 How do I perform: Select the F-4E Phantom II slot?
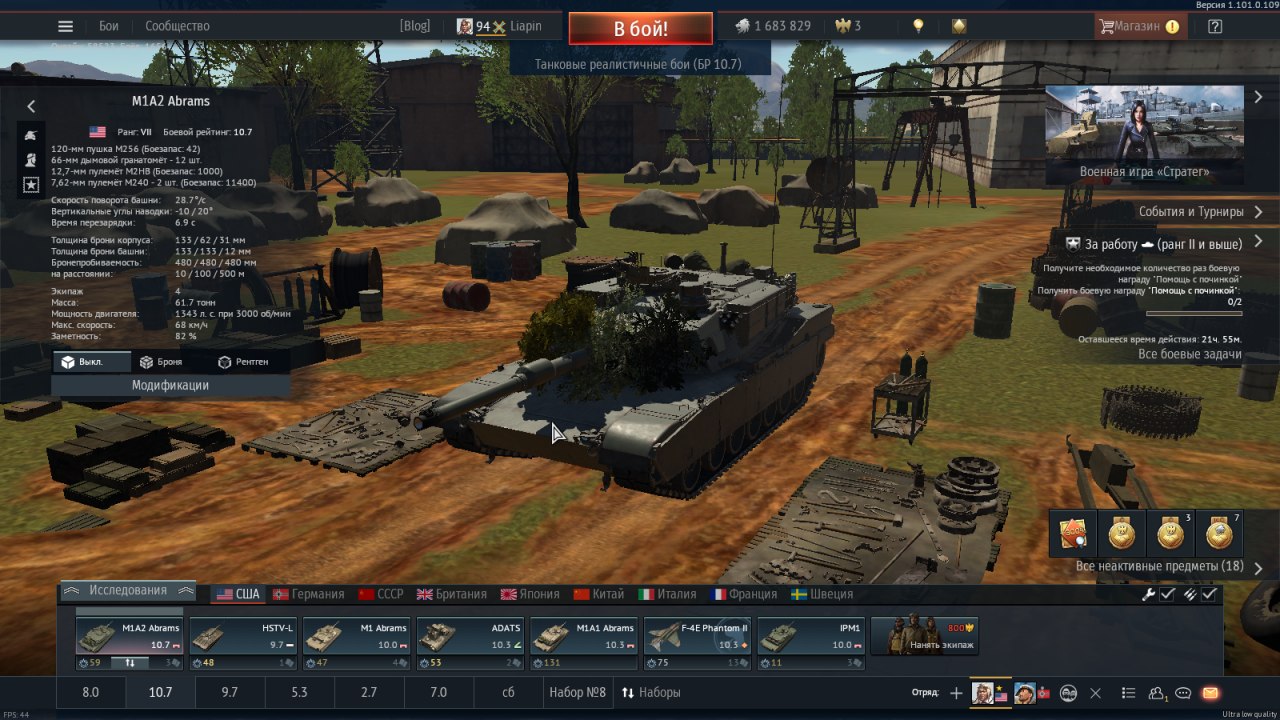pos(696,636)
